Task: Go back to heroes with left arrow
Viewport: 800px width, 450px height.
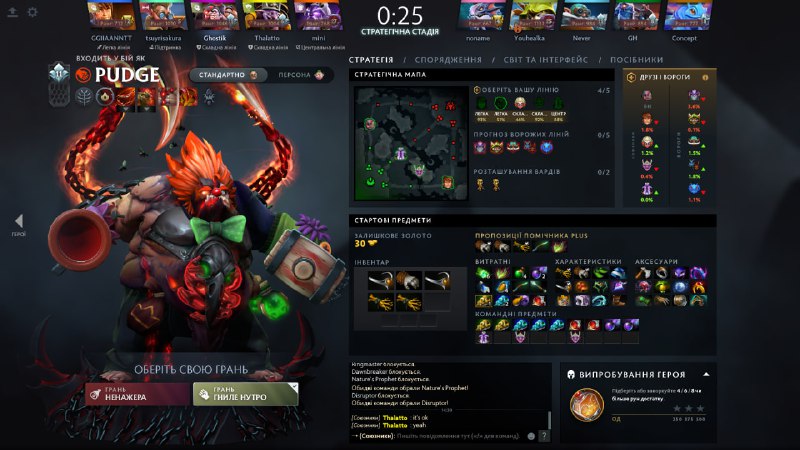Action: tap(19, 221)
